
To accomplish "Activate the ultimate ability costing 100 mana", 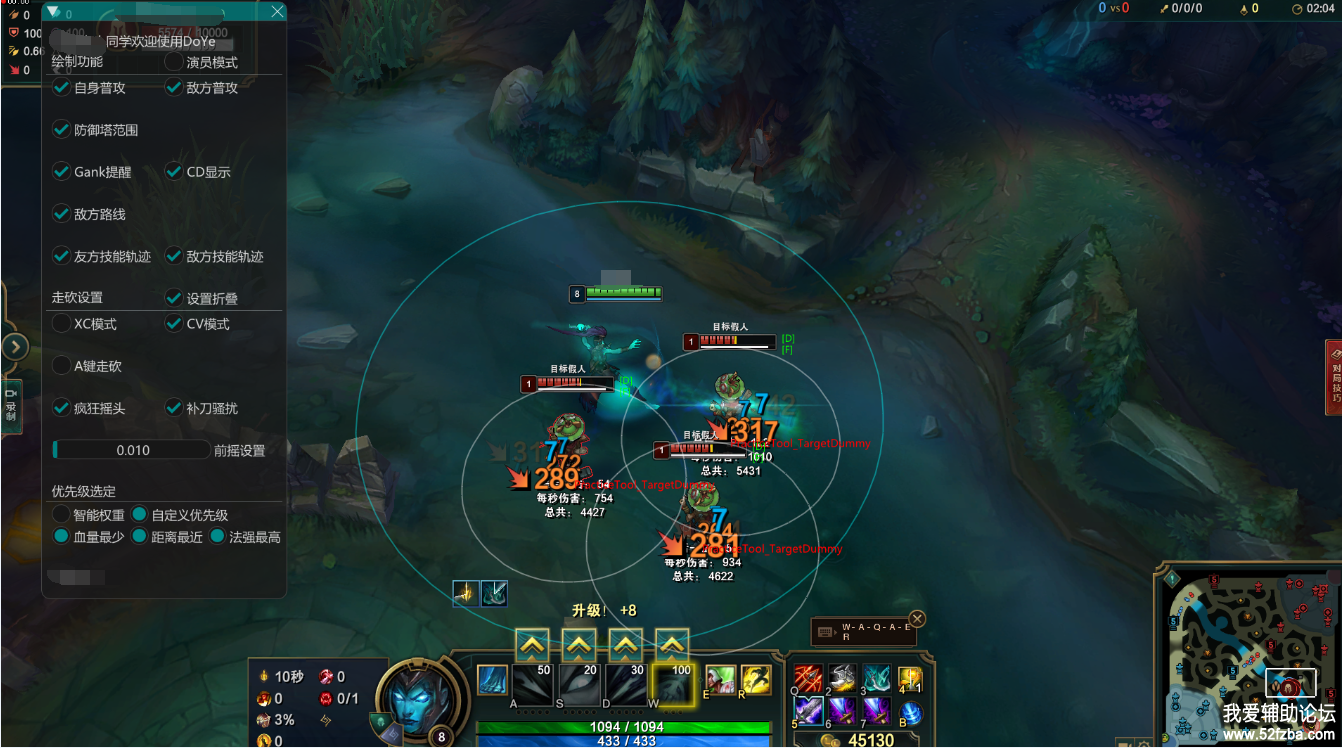I will [x=672, y=683].
